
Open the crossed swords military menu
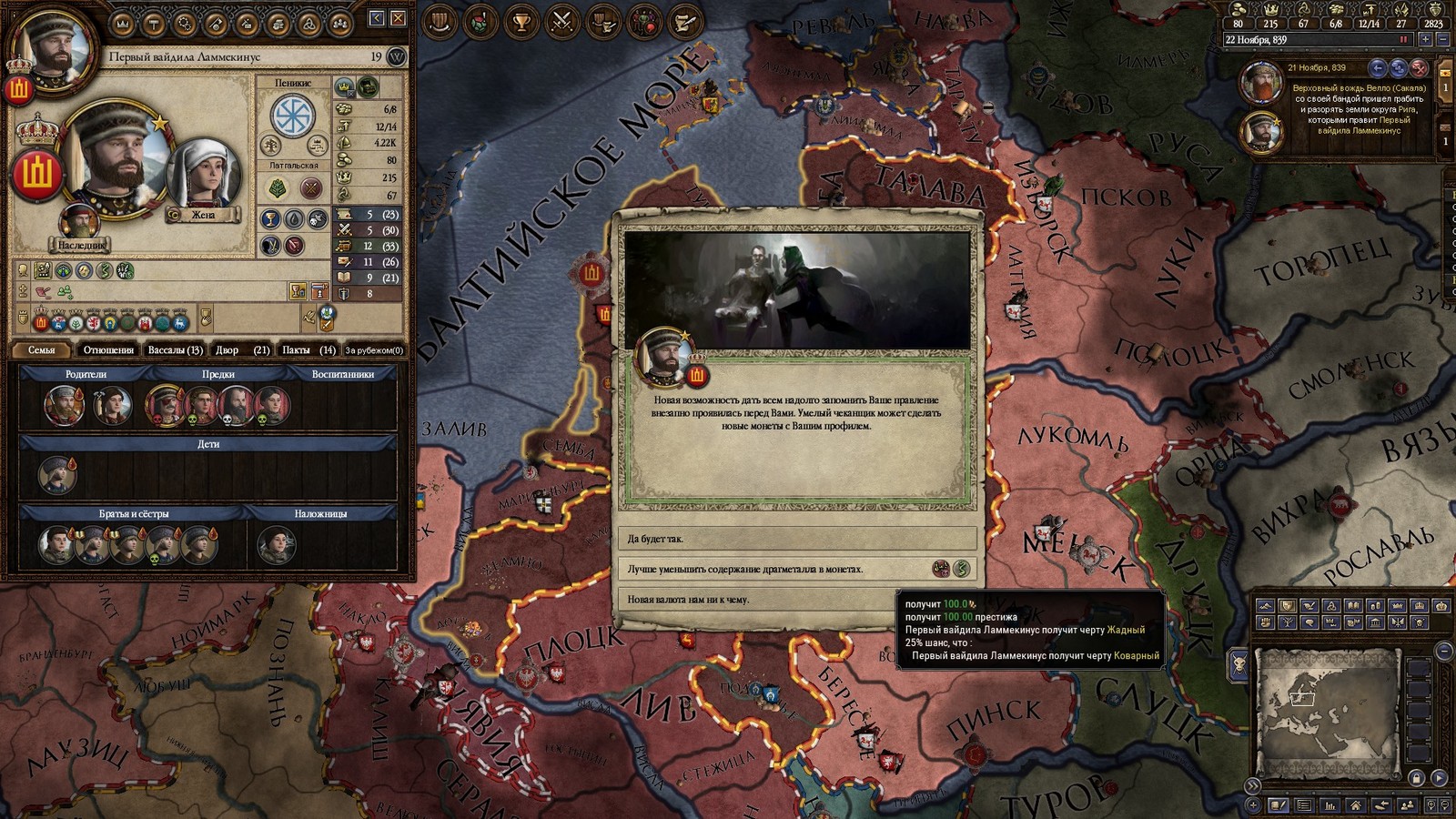pos(562,22)
